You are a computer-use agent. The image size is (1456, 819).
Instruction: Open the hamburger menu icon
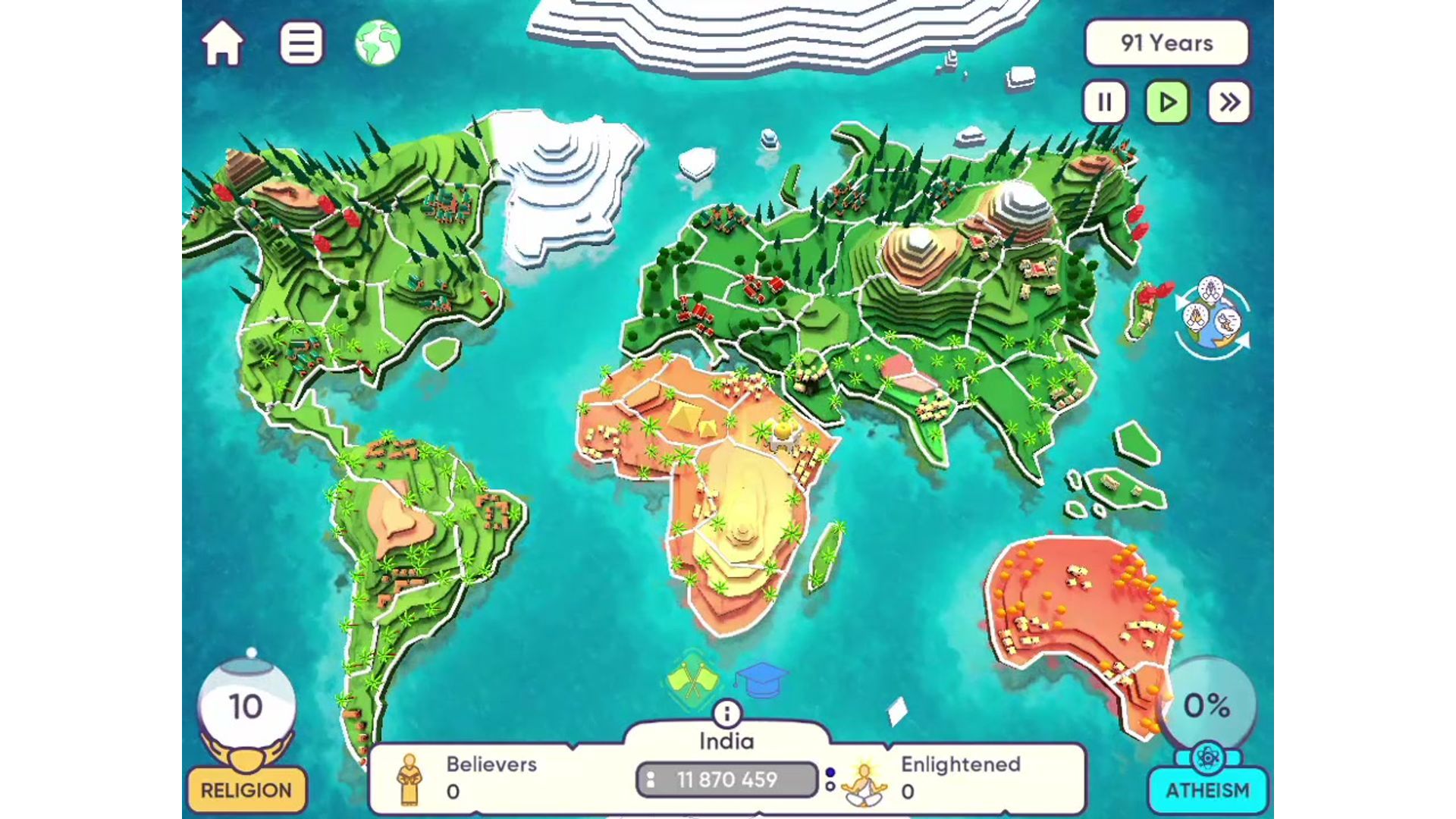(x=302, y=43)
